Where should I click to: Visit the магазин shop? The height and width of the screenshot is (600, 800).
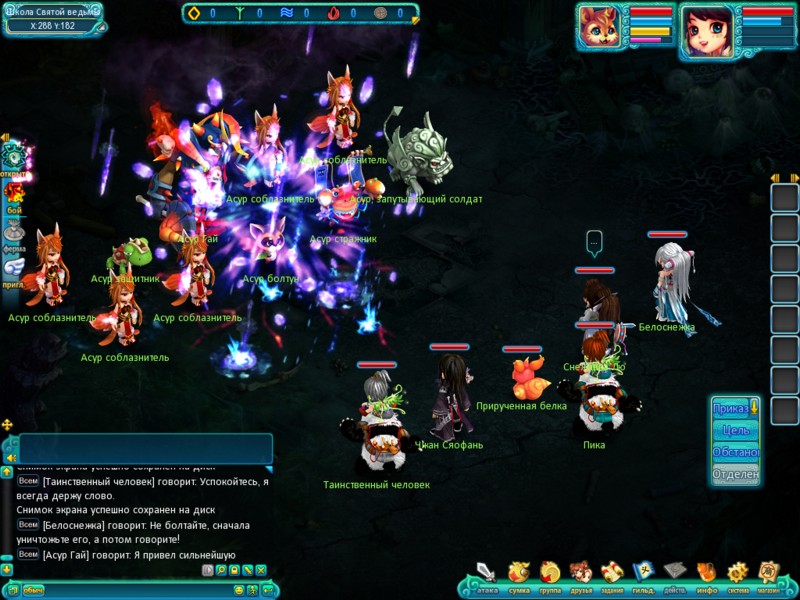pos(768,573)
